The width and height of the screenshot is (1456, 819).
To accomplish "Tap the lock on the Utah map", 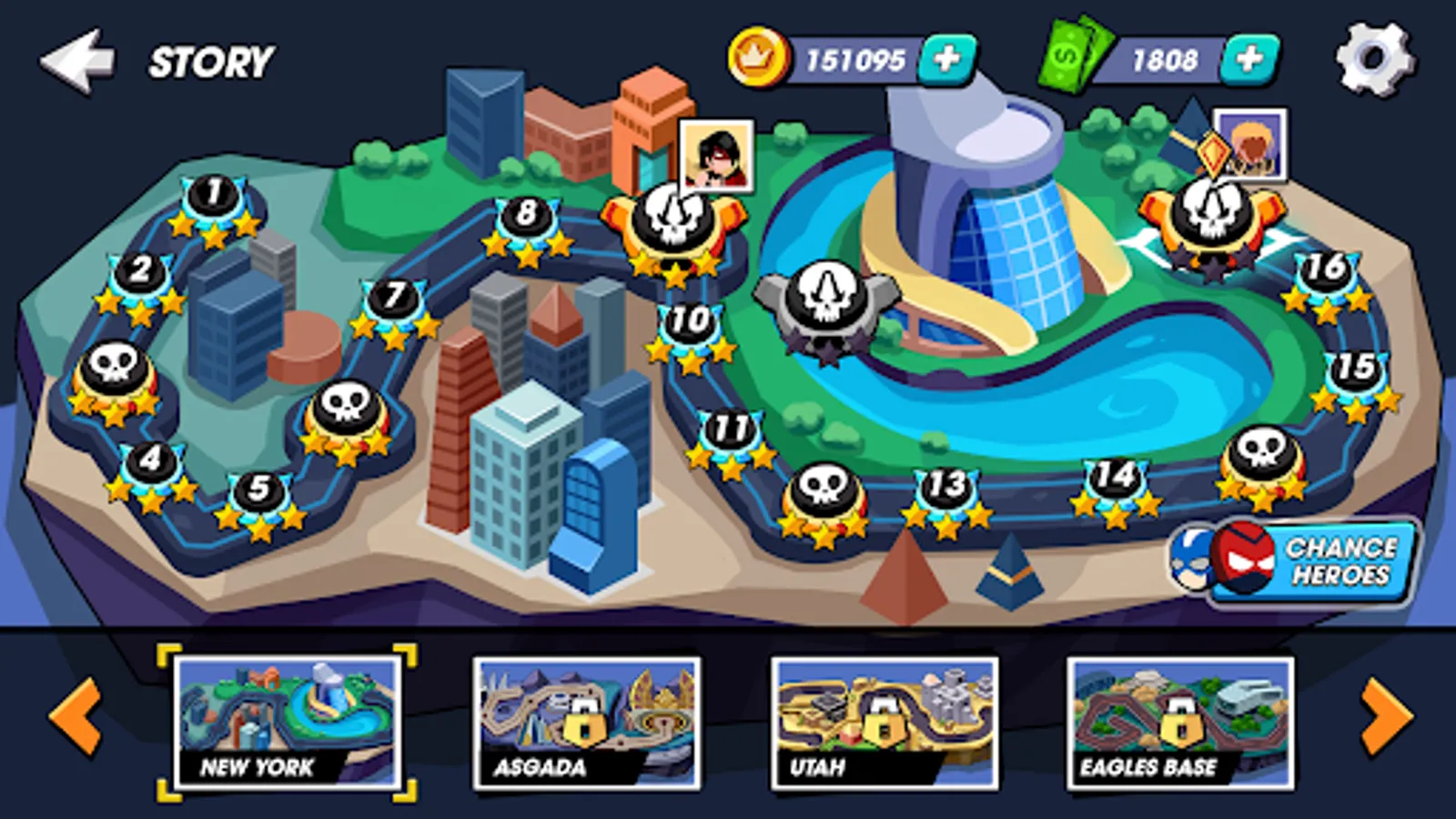I will 887,722.
